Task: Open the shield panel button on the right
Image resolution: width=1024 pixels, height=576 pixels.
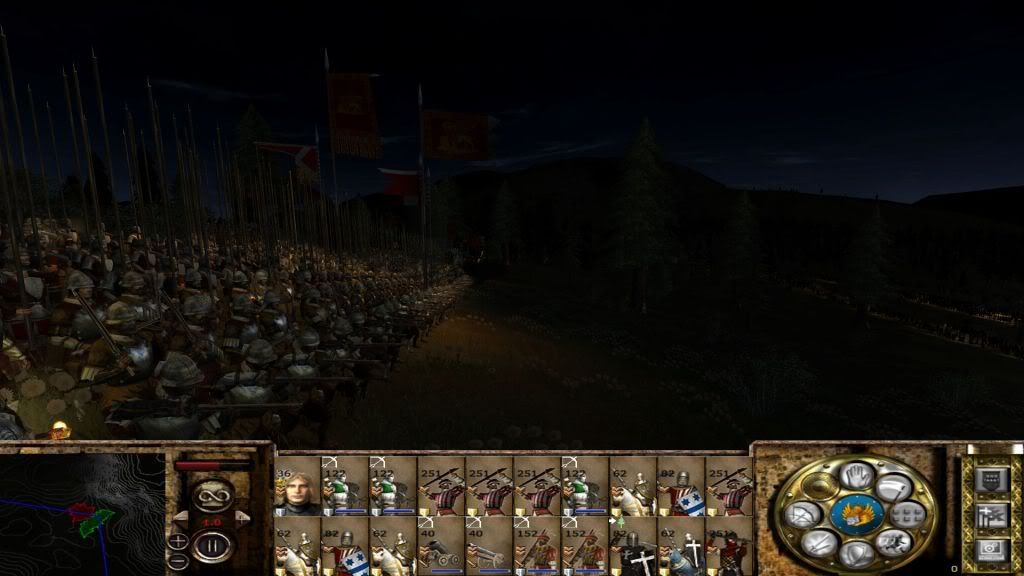Action: (991, 479)
